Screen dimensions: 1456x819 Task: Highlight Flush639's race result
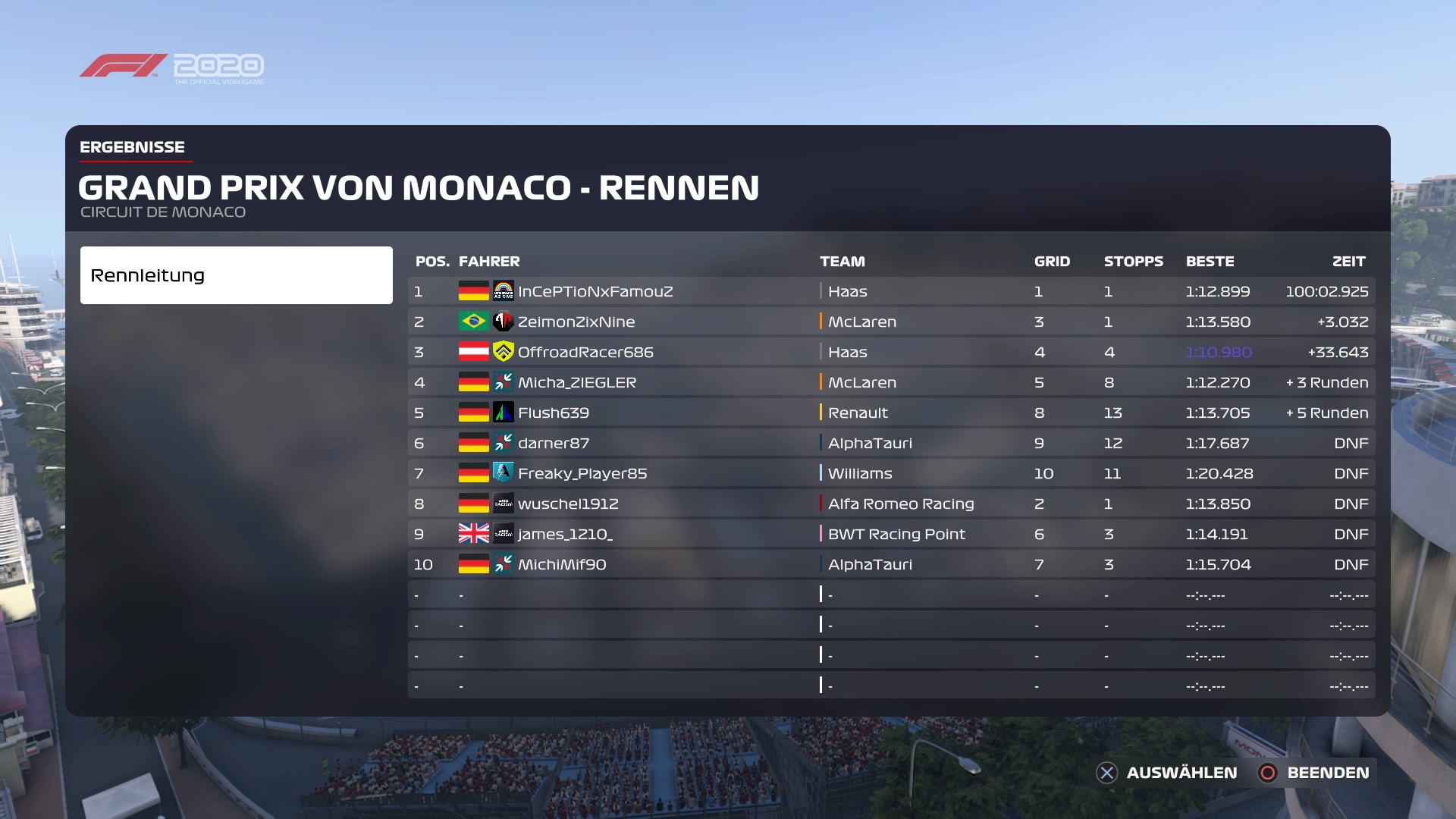(553, 413)
